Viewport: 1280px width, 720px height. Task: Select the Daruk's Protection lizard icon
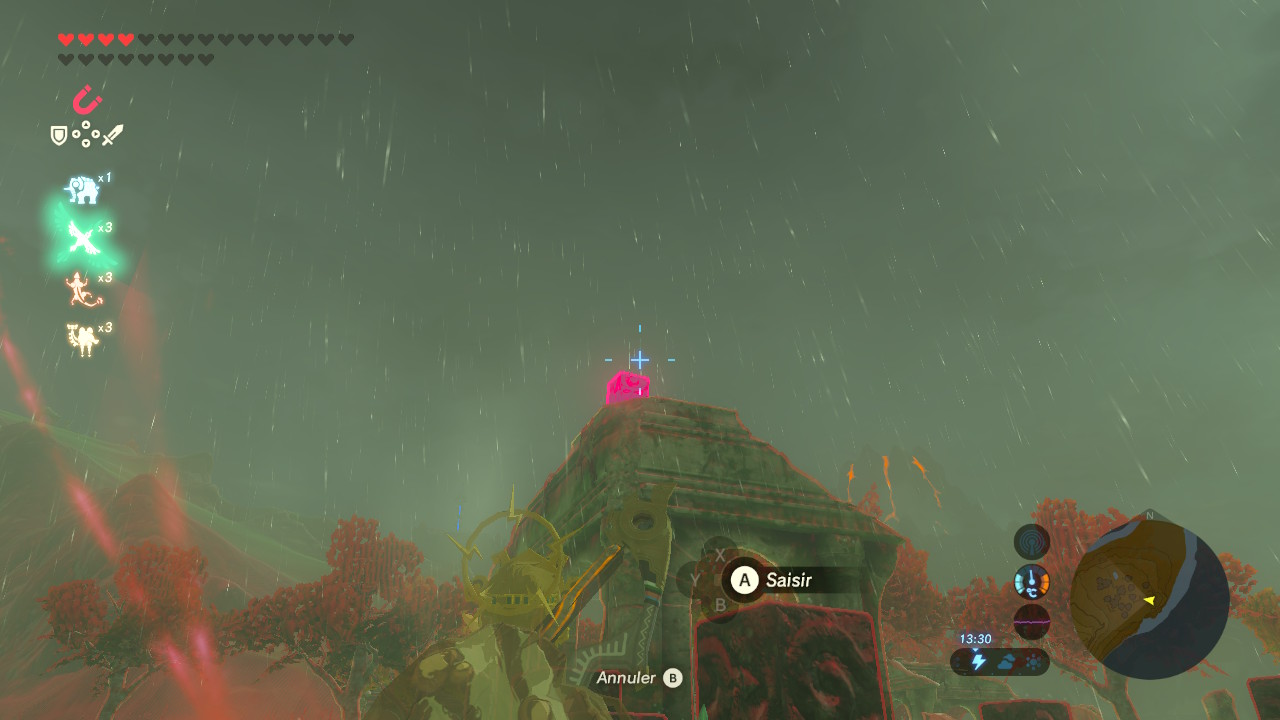coord(82,289)
